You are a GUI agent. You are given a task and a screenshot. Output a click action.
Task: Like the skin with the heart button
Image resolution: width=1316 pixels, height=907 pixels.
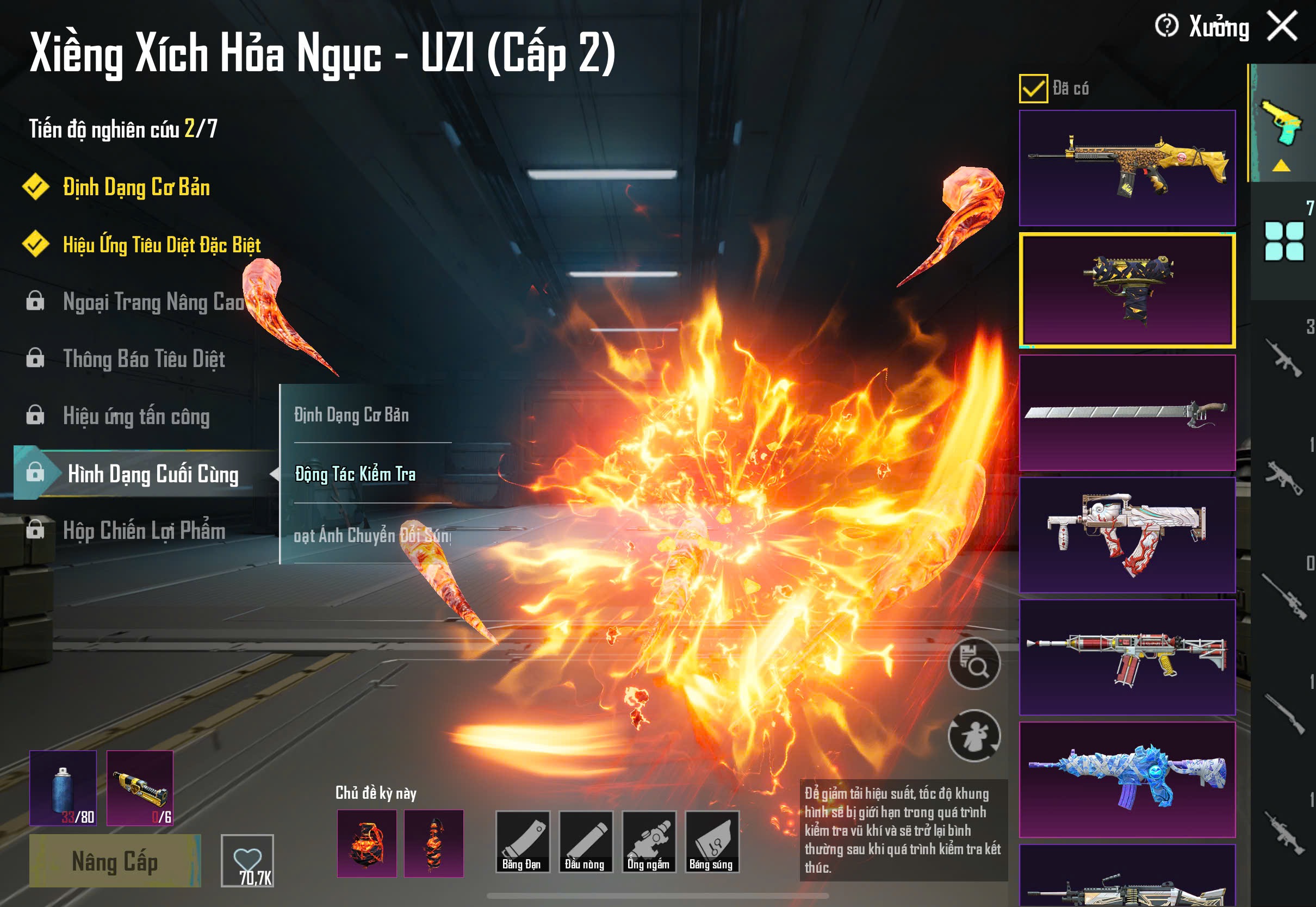[x=247, y=860]
